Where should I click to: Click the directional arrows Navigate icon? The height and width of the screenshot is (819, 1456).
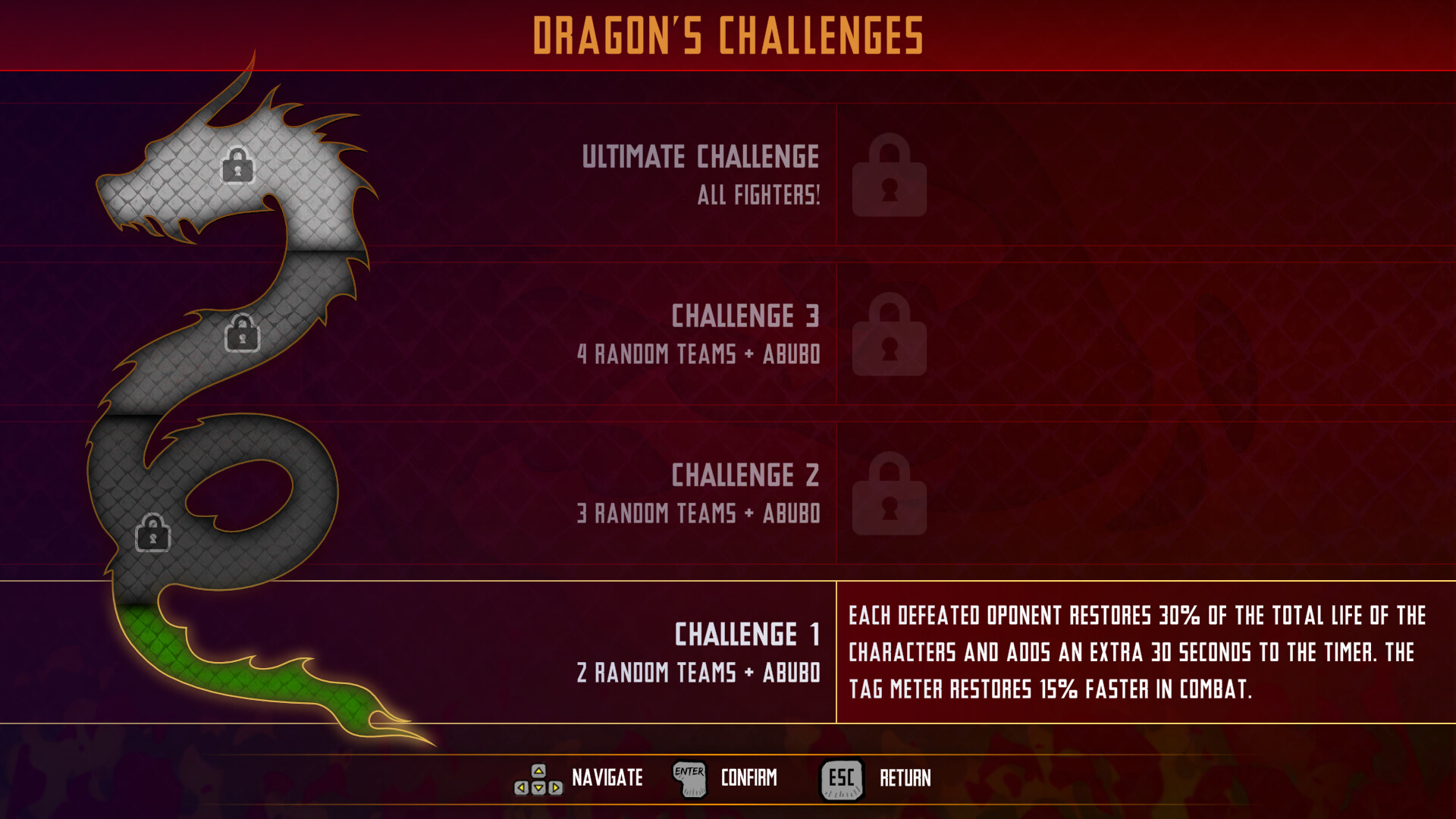coord(538,778)
